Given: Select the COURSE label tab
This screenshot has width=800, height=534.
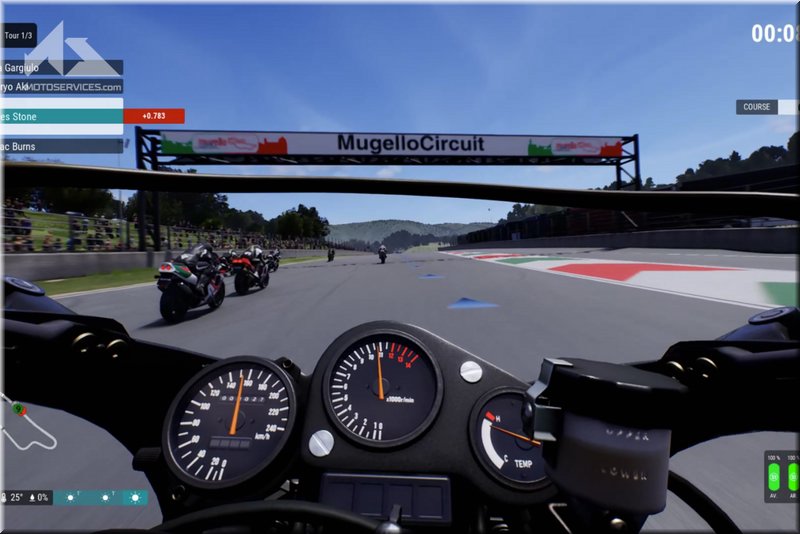Looking at the screenshot, I should pyautogui.click(x=757, y=107).
